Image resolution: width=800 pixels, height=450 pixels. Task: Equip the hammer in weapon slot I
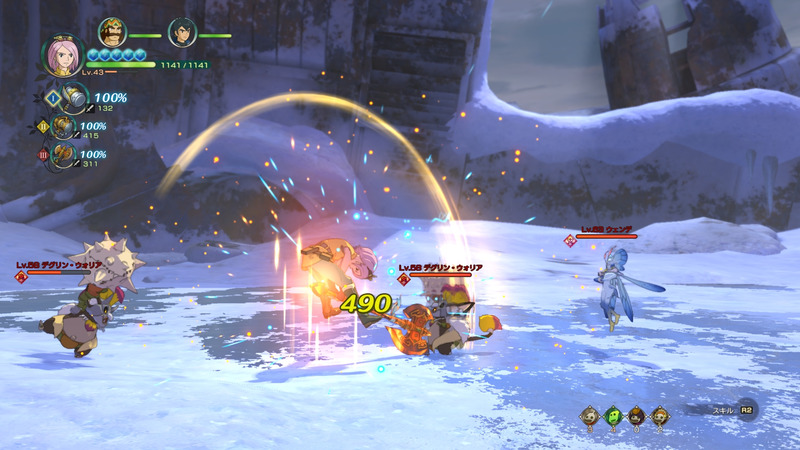[x=75, y=99]
